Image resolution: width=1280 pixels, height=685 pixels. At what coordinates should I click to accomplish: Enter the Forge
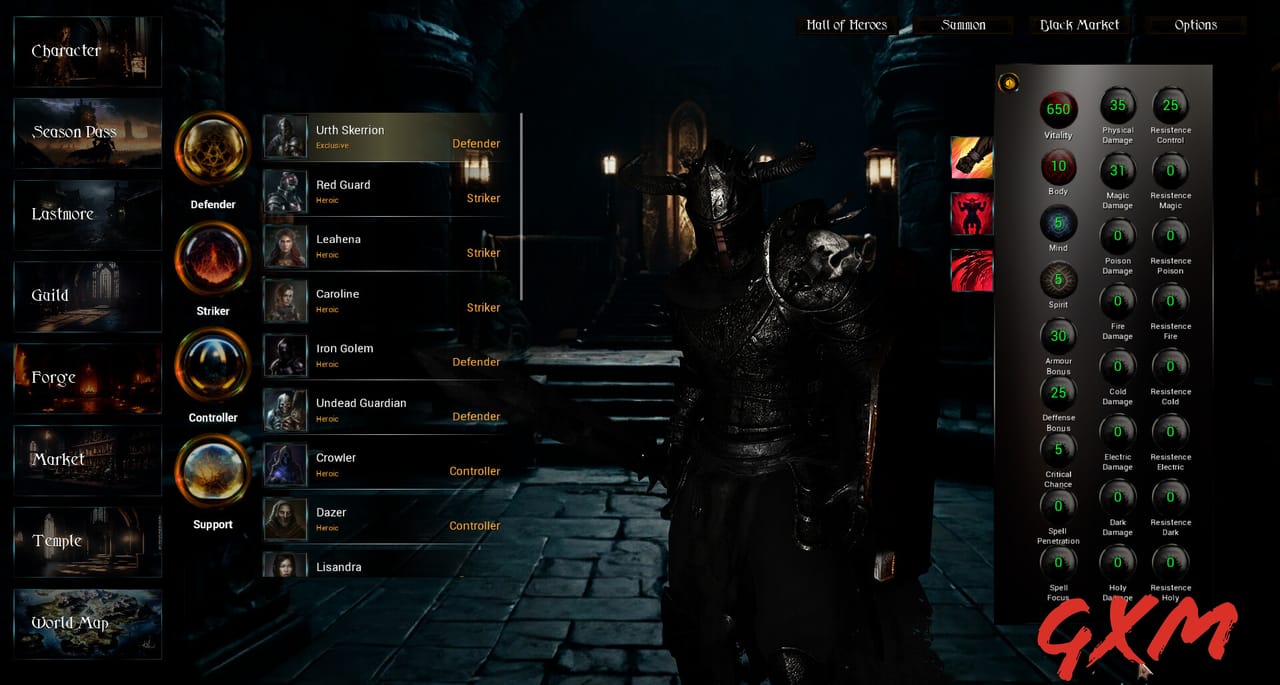88,378
